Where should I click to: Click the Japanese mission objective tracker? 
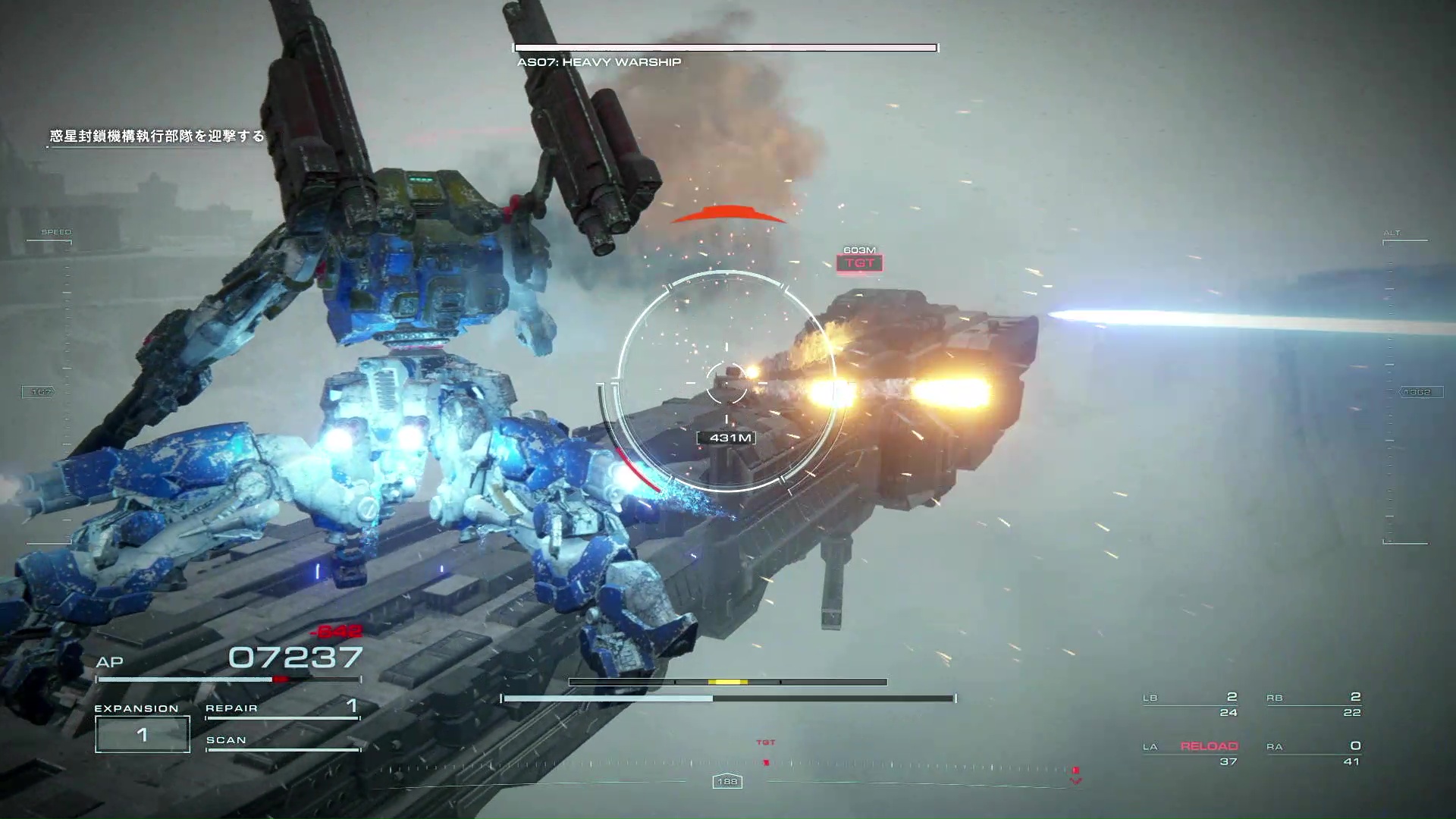(157, 136)
